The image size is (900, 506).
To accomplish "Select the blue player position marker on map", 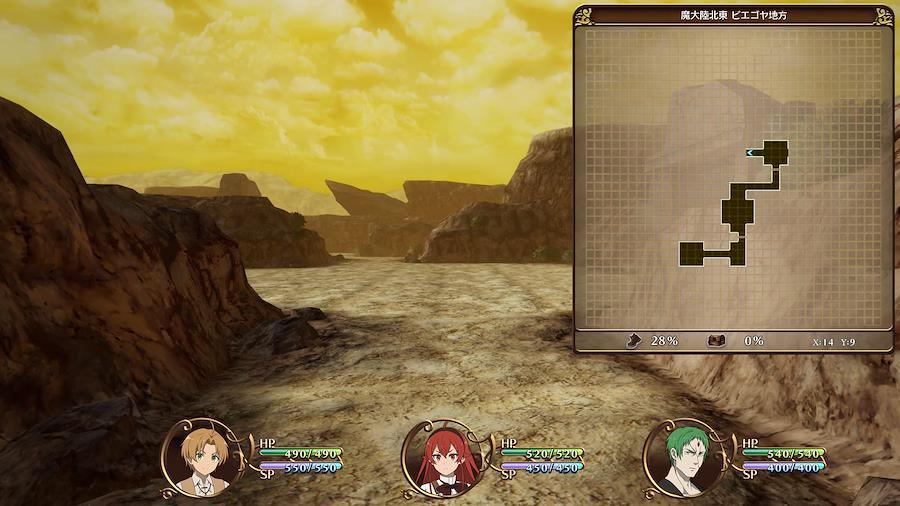I will coord(750,152).
